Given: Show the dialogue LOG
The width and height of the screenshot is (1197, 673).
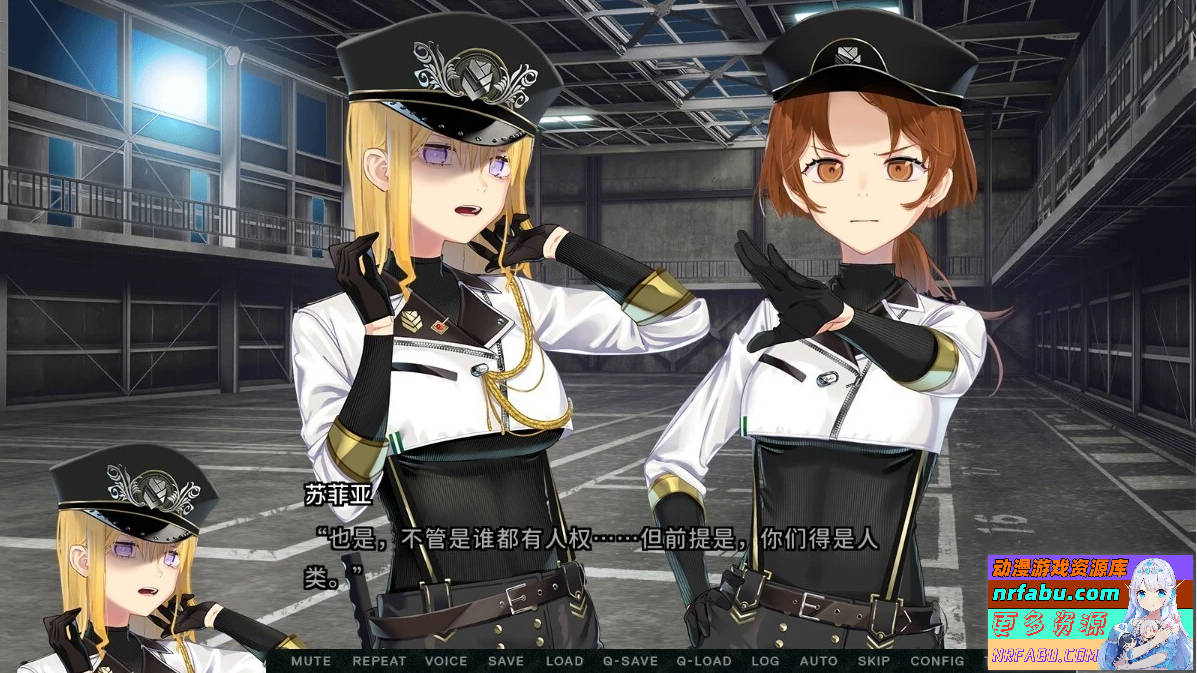Looking at the screenshot, I should click(x=765, y=661).
